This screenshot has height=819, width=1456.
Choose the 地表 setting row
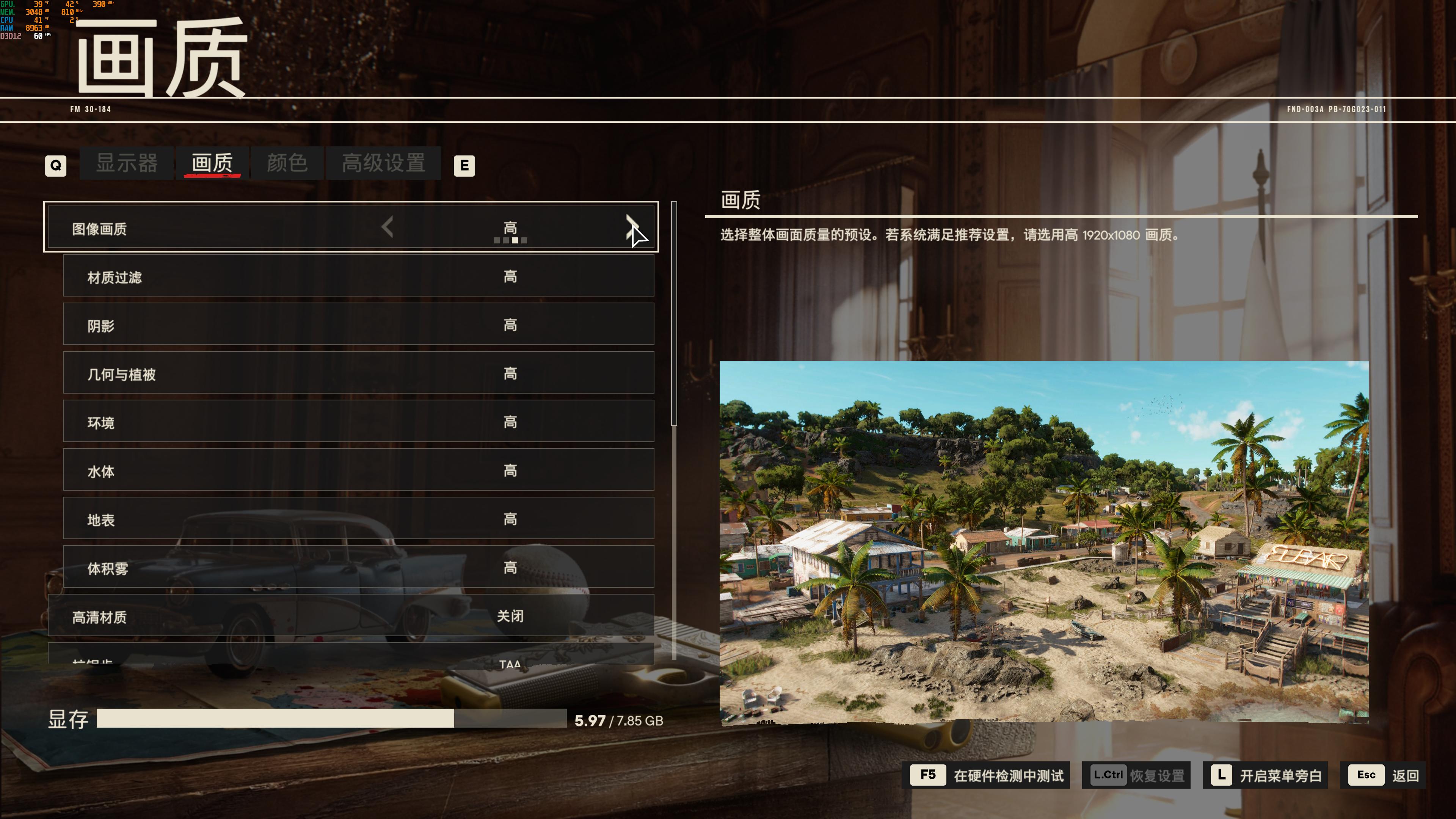358,519
